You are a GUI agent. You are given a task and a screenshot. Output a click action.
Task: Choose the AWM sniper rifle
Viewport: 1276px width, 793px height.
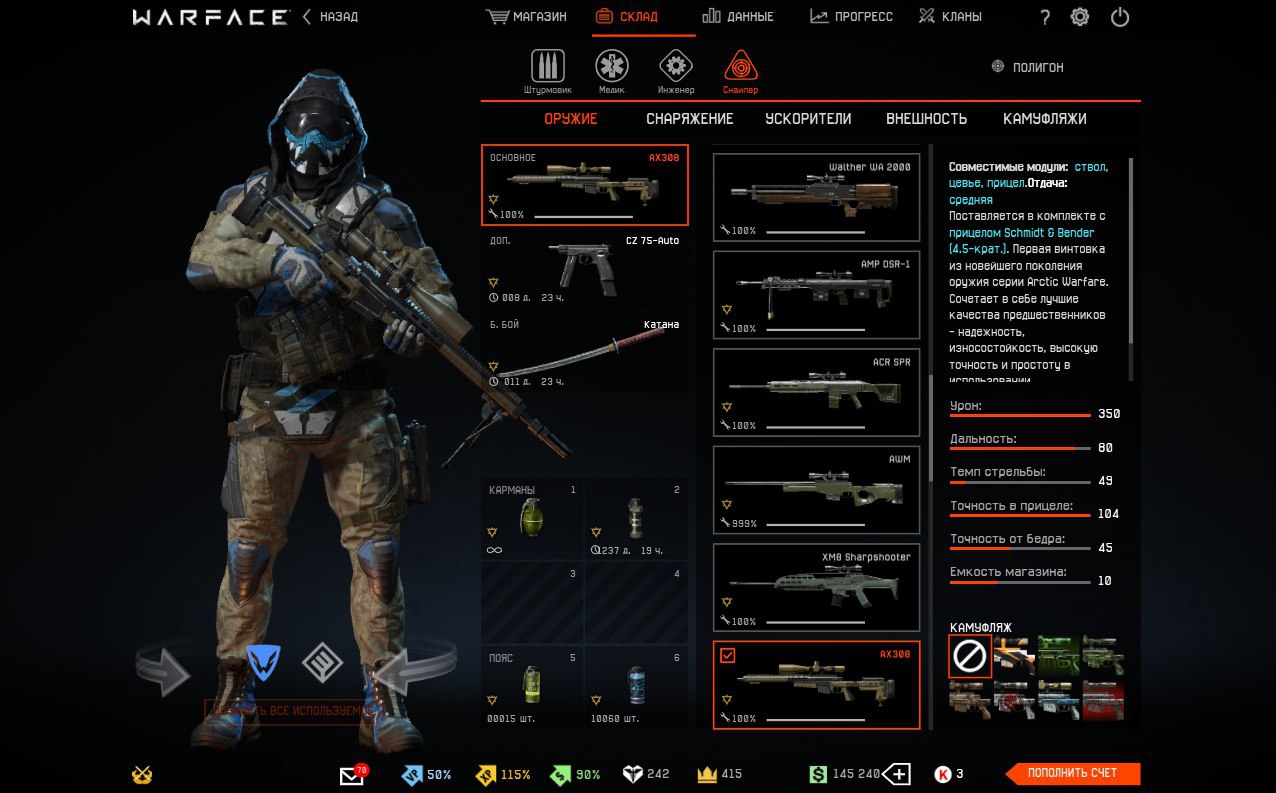tap(816, 489)
